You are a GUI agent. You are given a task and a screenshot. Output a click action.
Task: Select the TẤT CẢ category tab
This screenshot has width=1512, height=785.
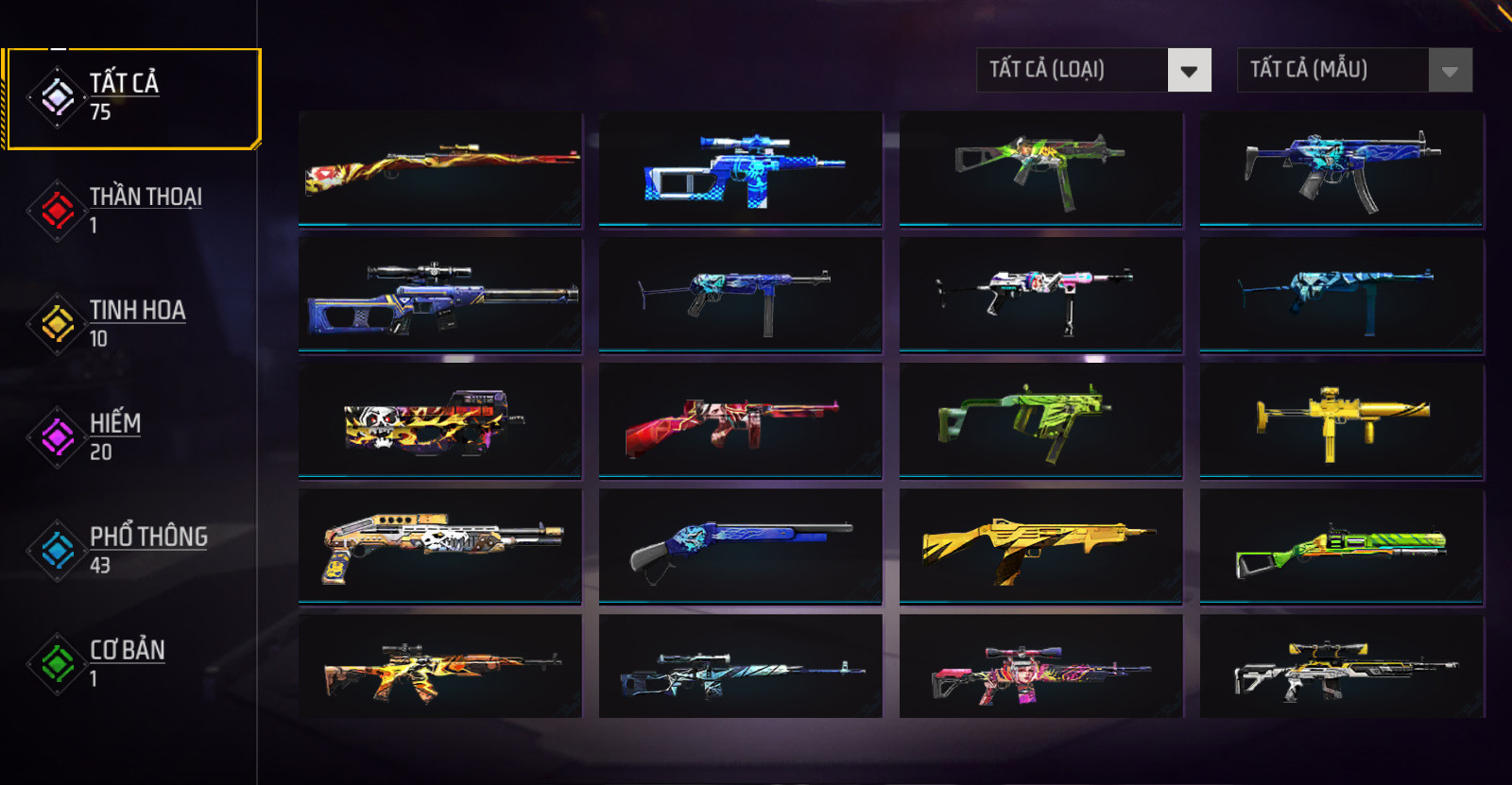[x=132, y=98]
